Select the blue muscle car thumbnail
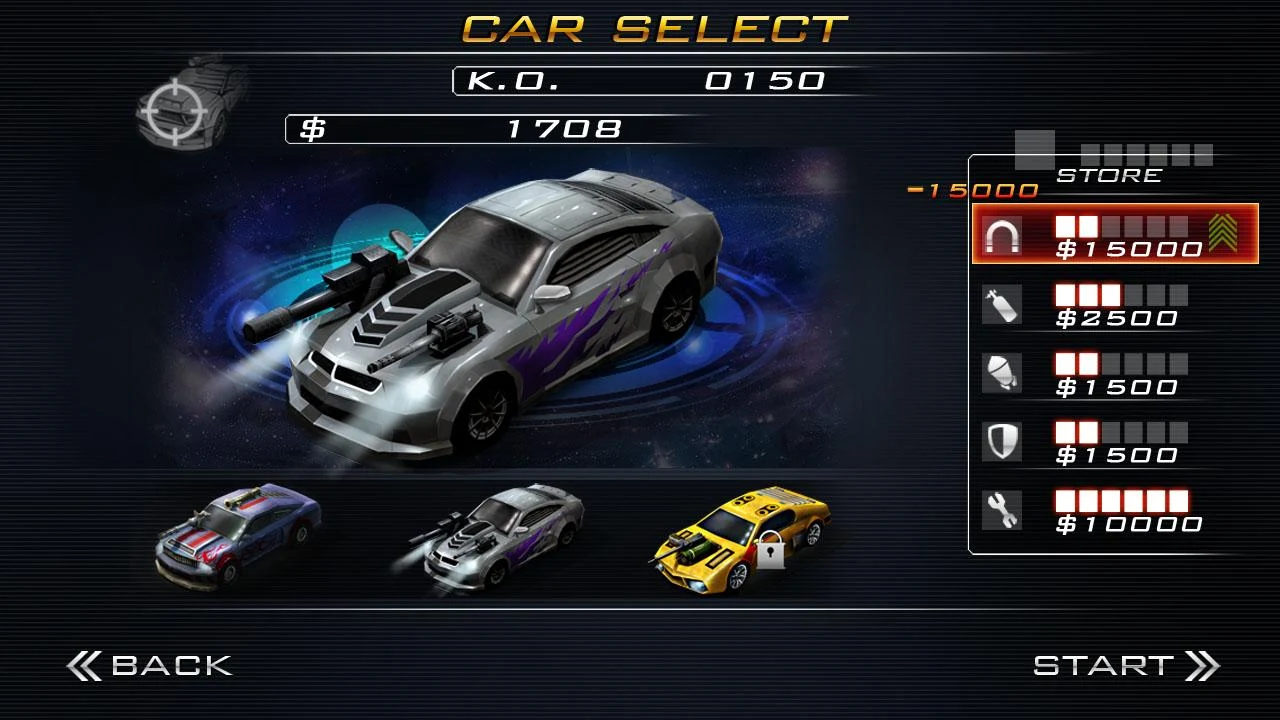 [x=238, y=535]
